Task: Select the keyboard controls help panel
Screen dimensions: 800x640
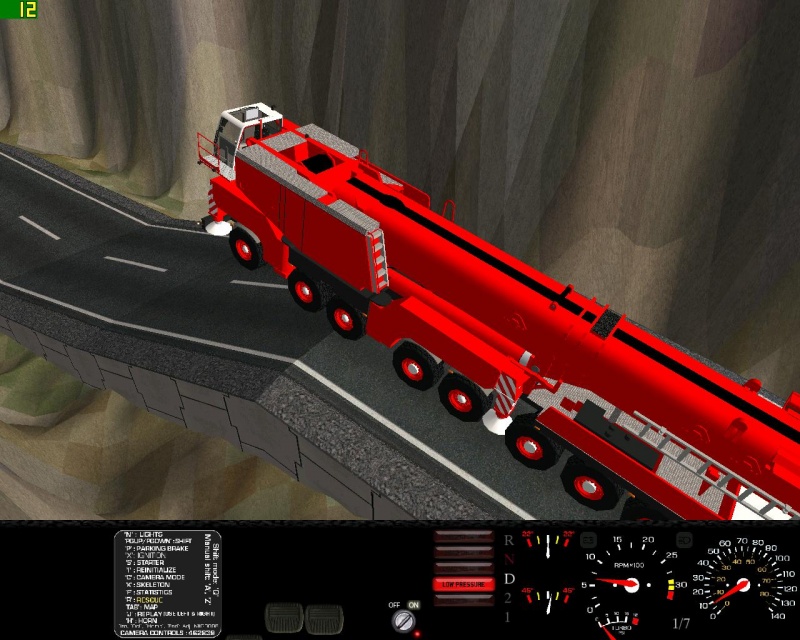Action: [167, 584]
